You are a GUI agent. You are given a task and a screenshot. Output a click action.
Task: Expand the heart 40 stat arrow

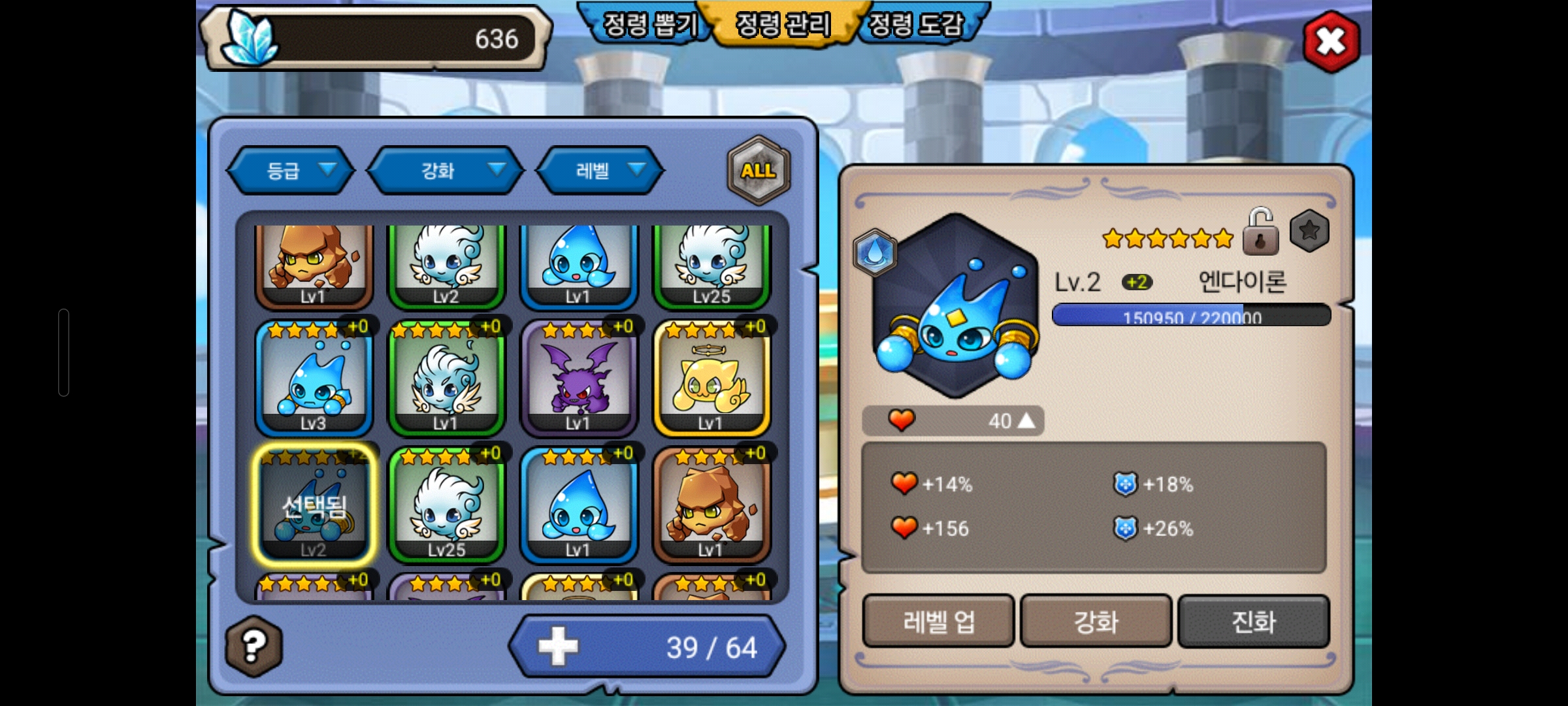click(1026, 421)
